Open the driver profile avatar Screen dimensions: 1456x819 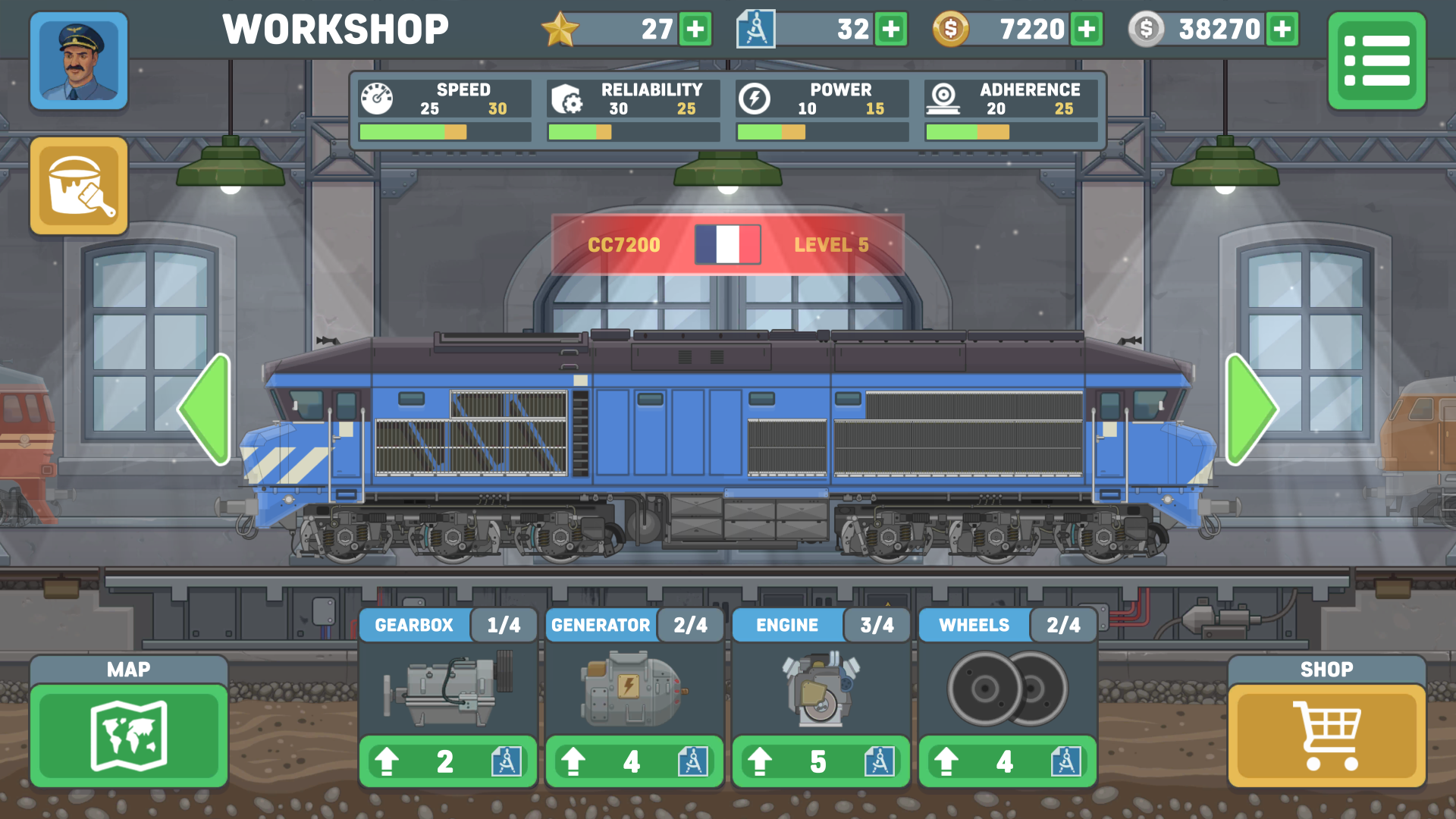78,61
